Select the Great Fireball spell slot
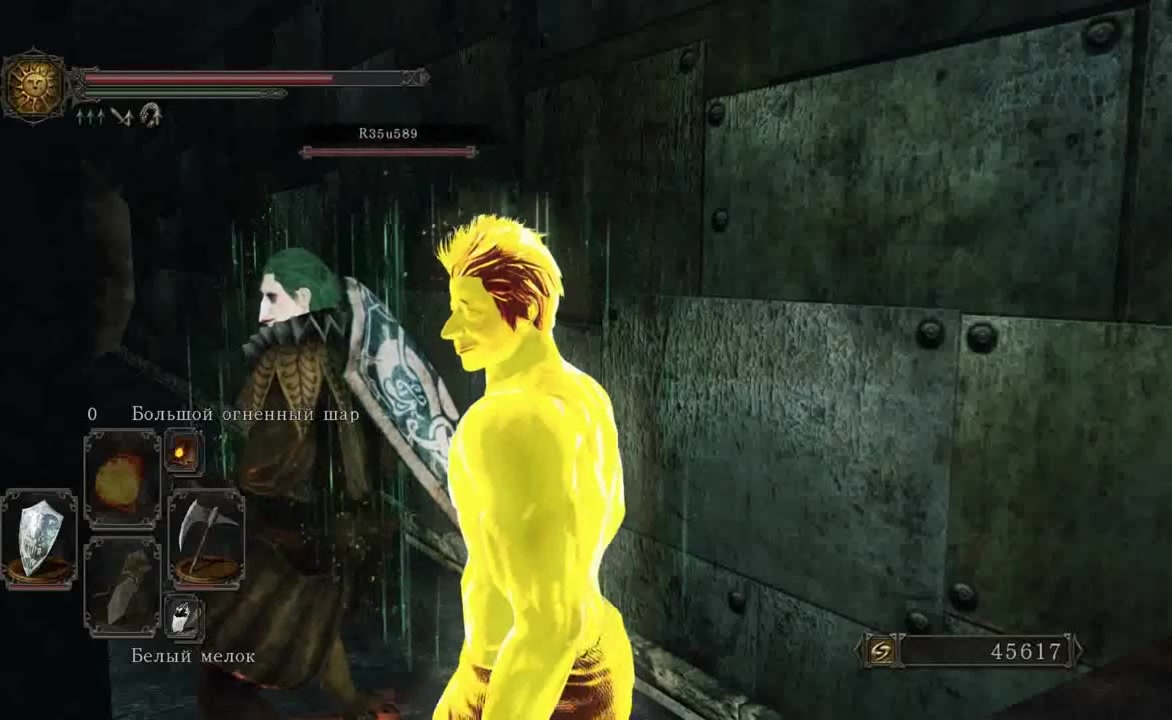 pyautogui.click(x=121, y=479)
